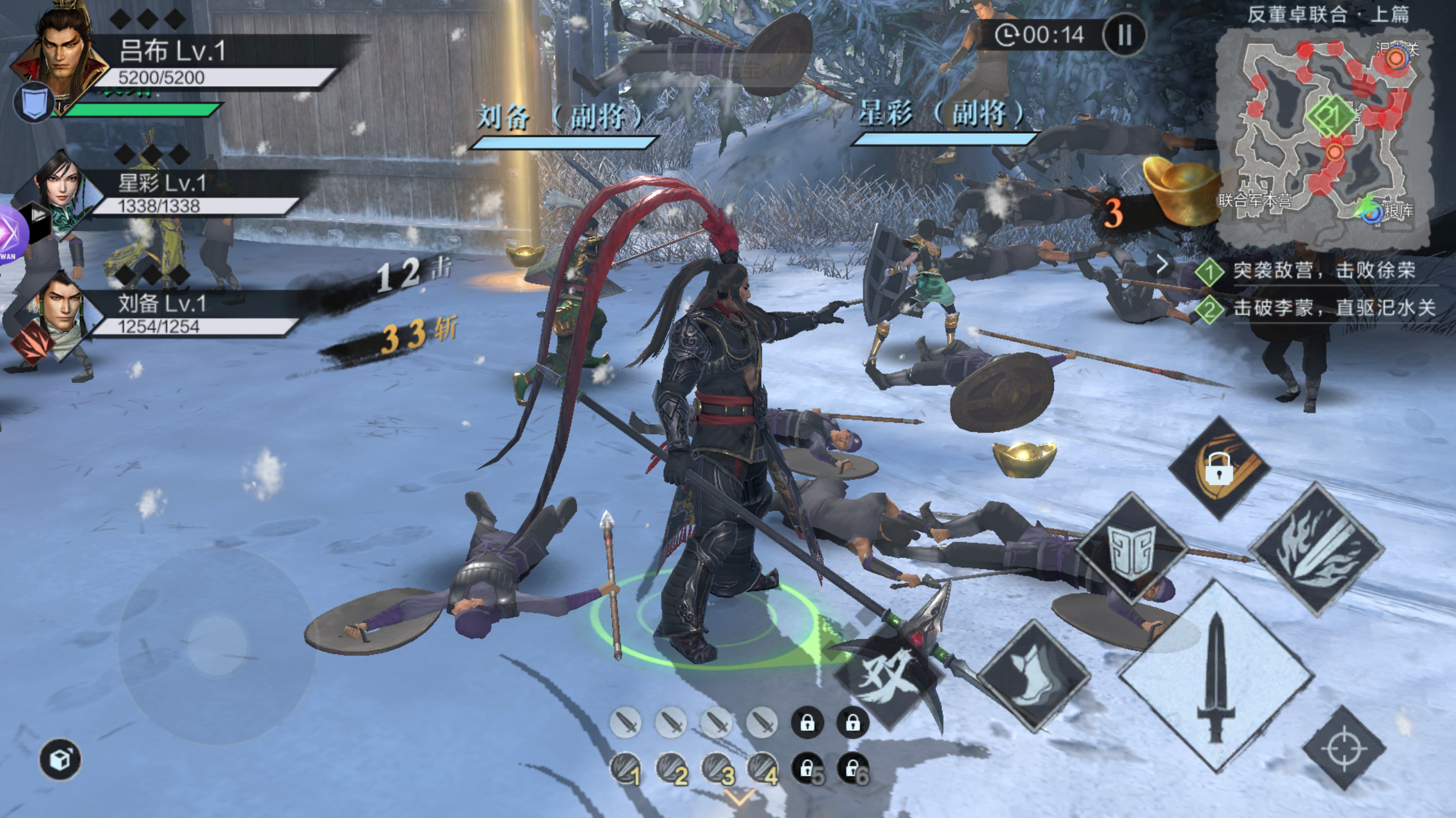Collapse the objective tracker arrow

click(x=1162, y=265)
